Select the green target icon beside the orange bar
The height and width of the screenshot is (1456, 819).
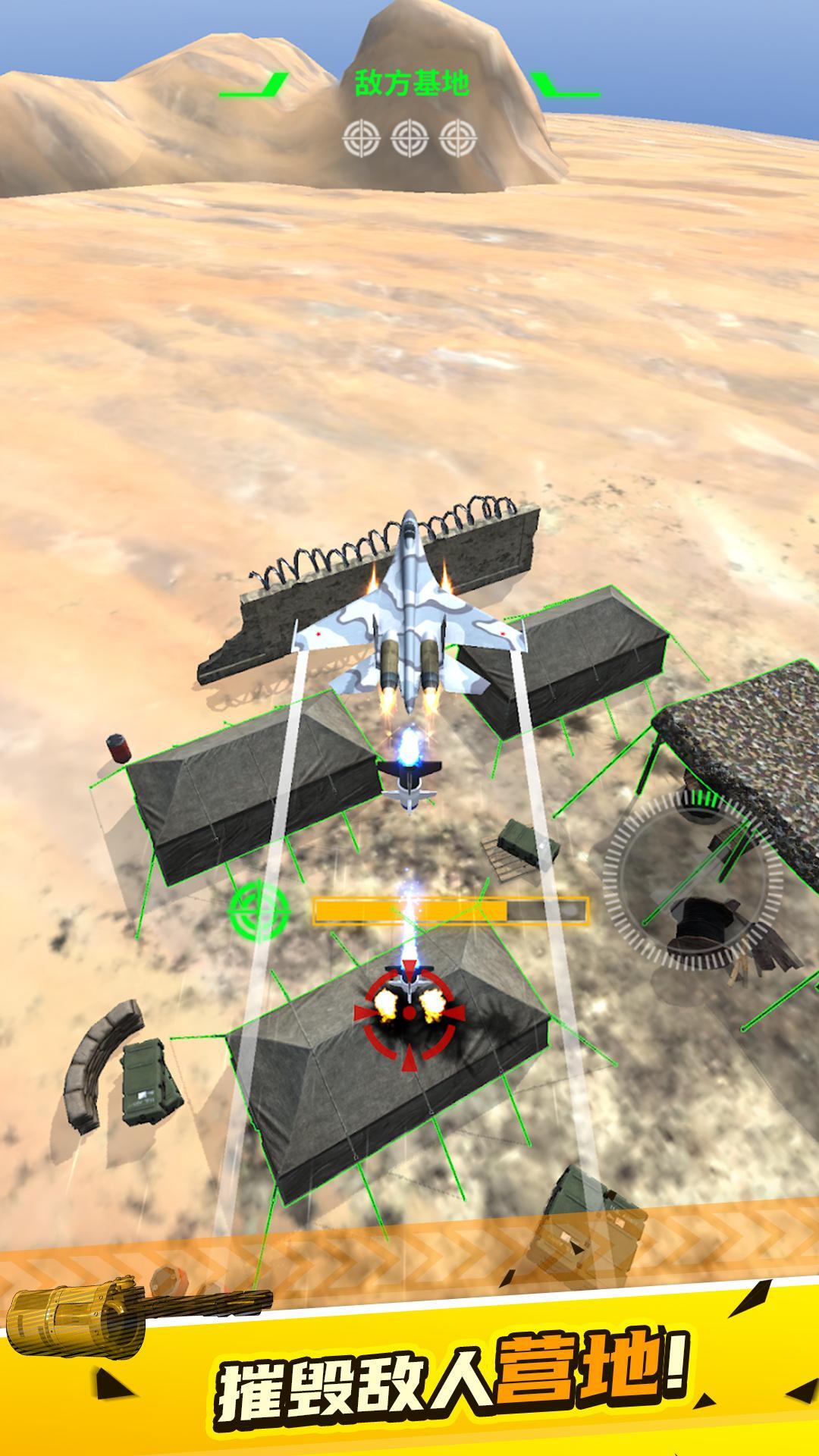259,908
